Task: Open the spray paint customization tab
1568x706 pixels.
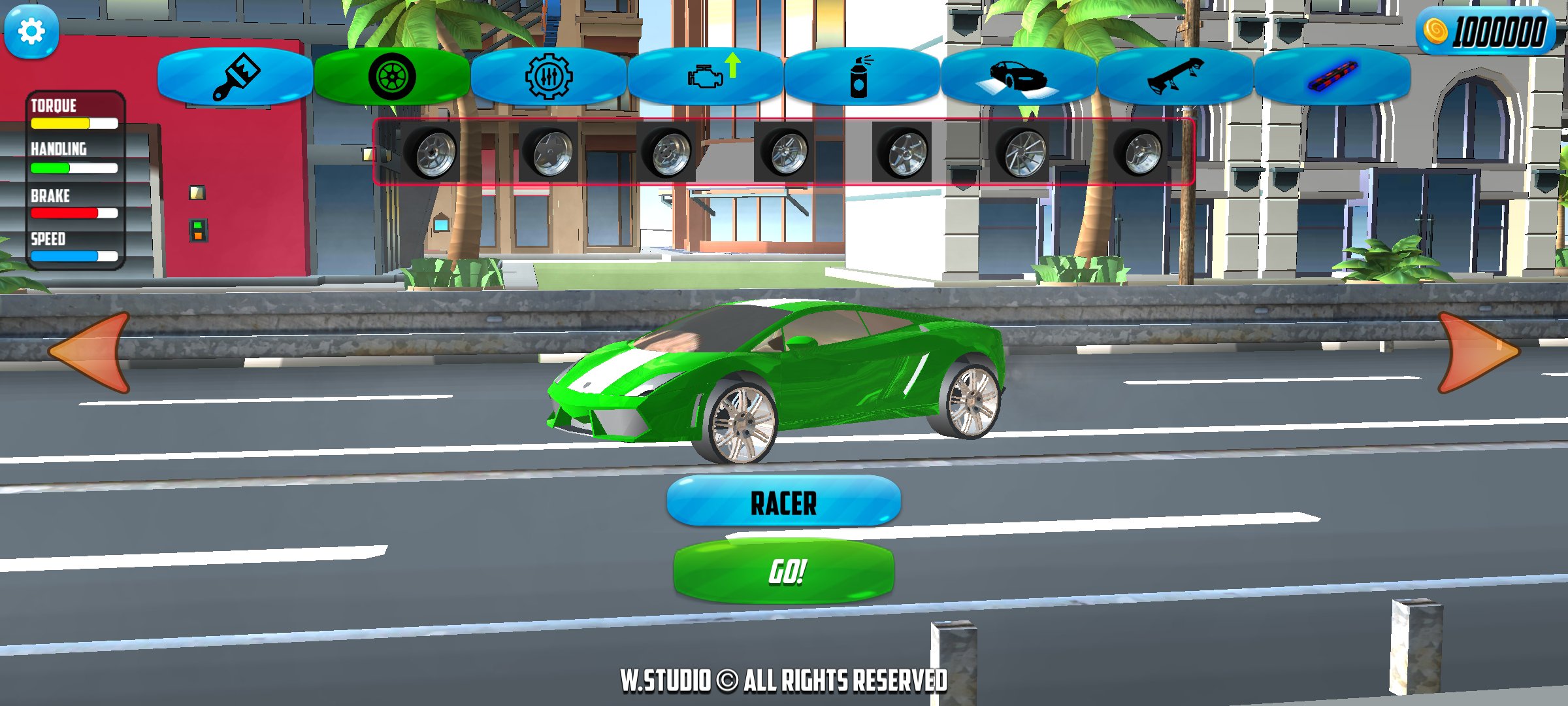Action: (x=859, y=76)
